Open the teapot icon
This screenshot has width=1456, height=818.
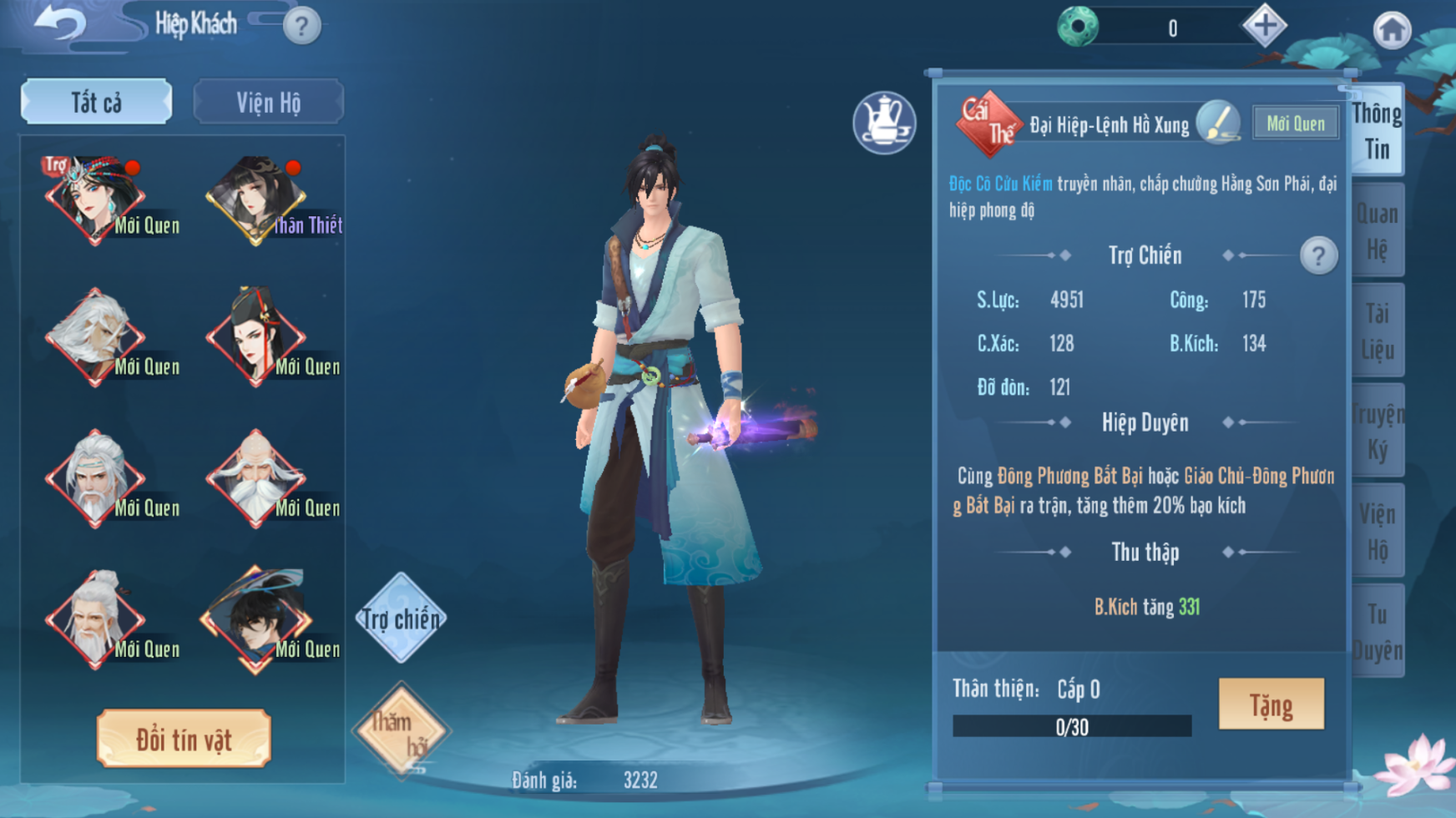(884, 123)
